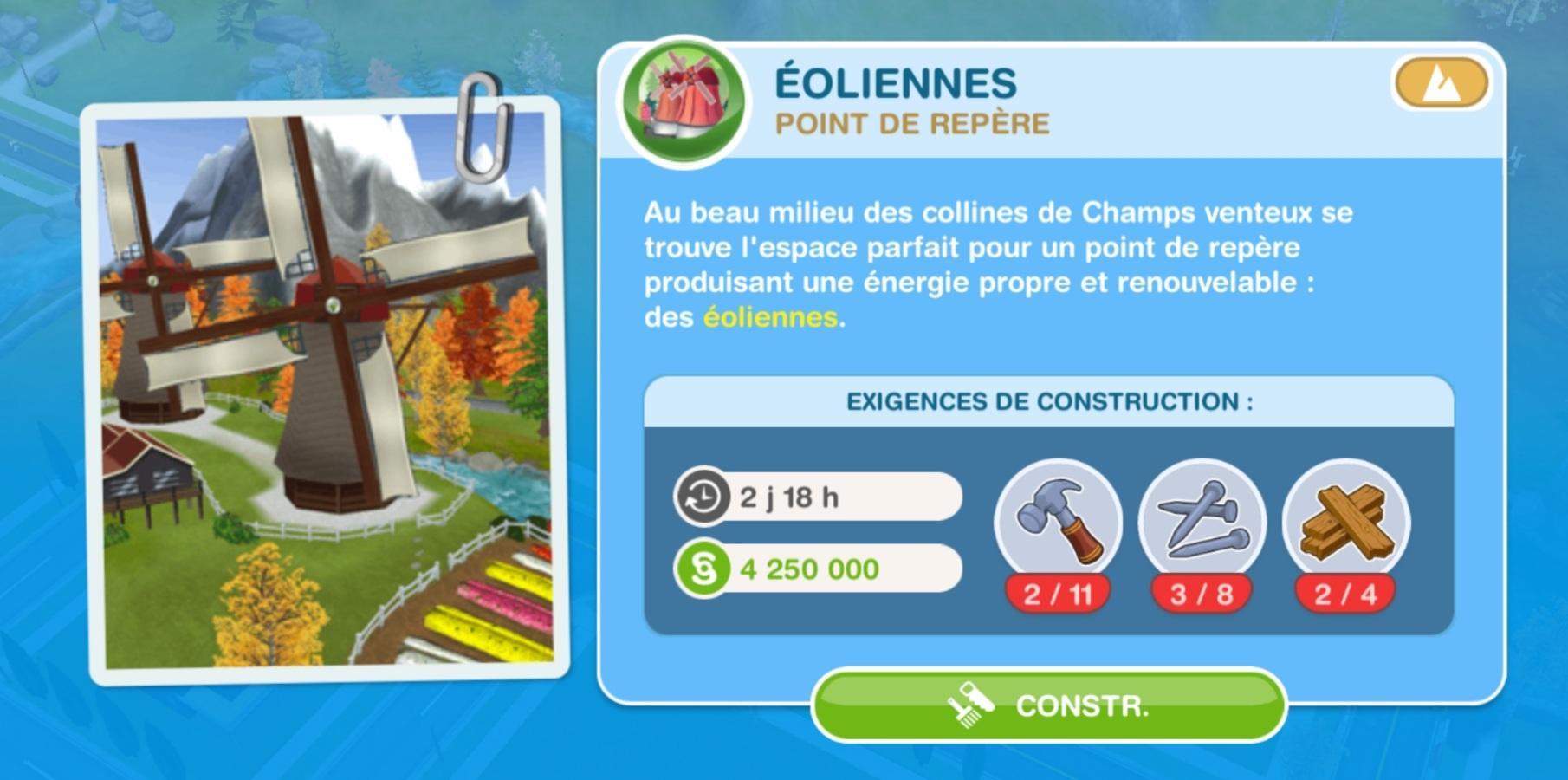The width and height of the screenshot is (1568, 780).
Task: Select the wooden planks resource icon
Action: (1345, 522)
